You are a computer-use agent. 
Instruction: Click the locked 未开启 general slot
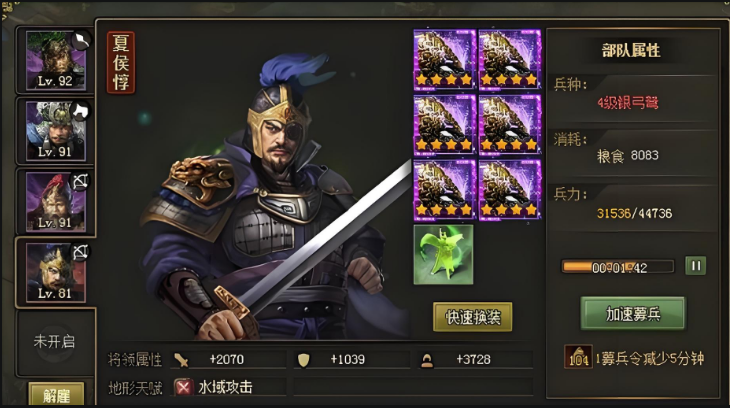point(55,341)
